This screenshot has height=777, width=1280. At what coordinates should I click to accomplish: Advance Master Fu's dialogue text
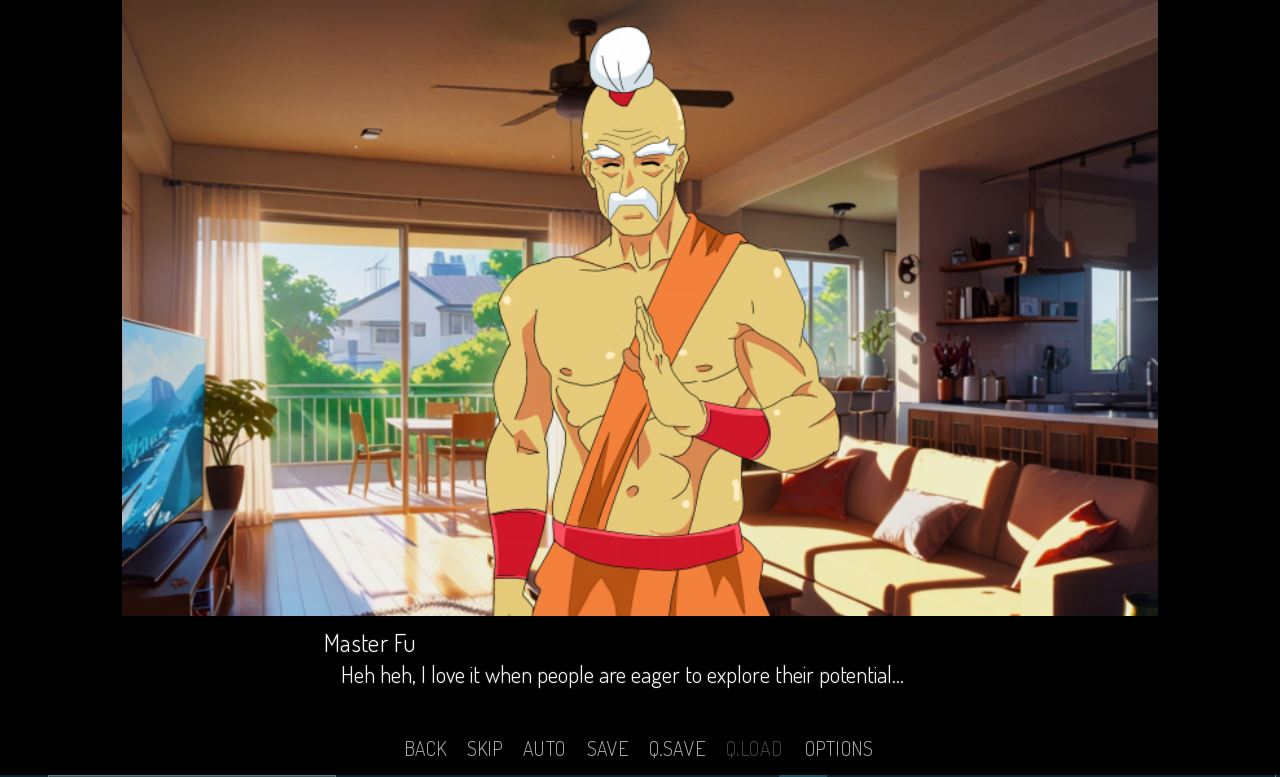pyautogui.click(x=621, y=675)
